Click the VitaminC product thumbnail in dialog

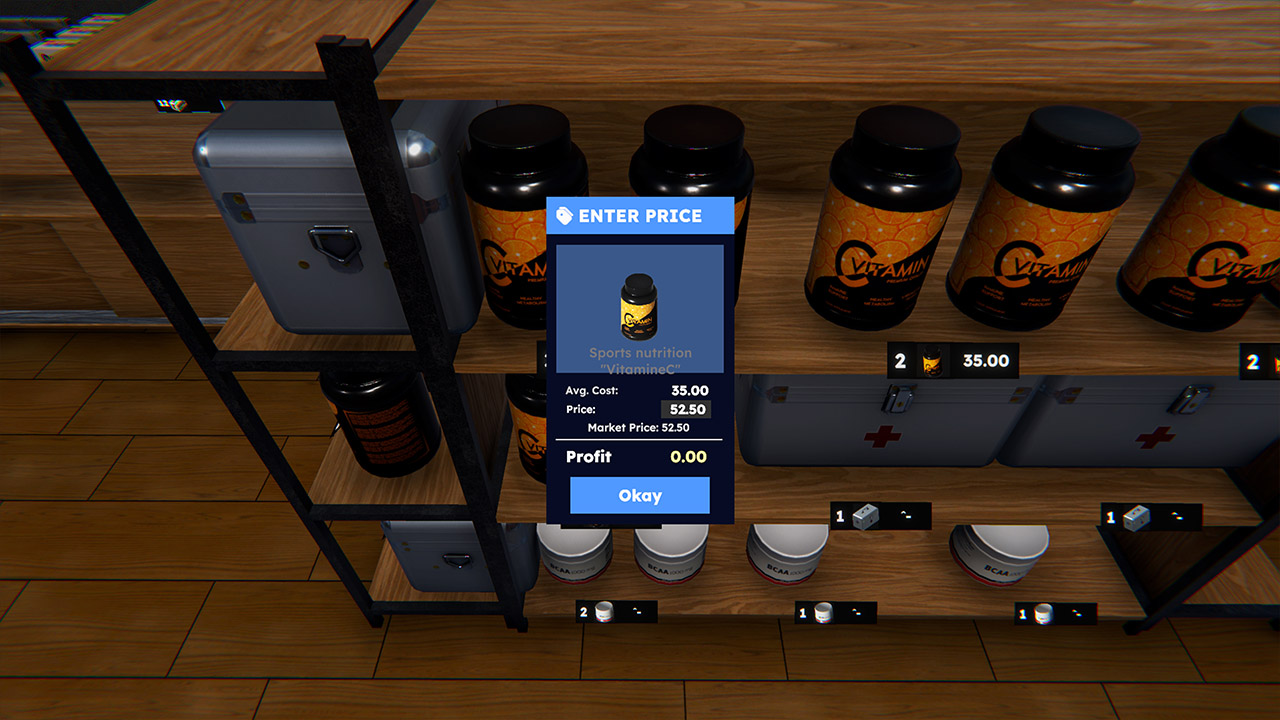639,306
